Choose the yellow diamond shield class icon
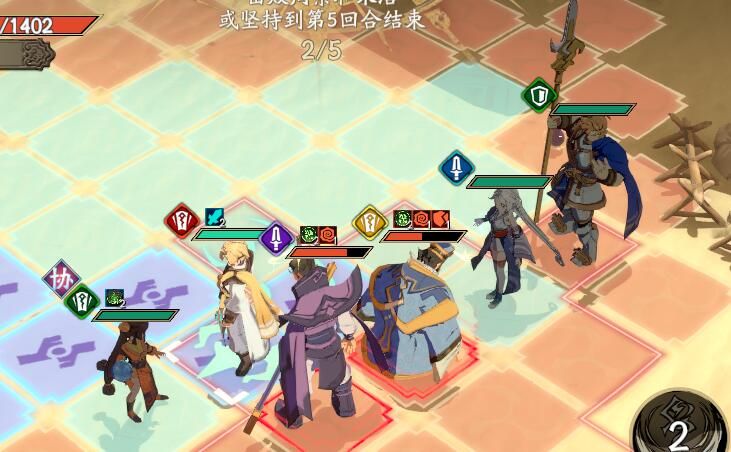Image resolution: width=731 pixels, height=452 pixels. pyautogui.click(x=370, y=220)
